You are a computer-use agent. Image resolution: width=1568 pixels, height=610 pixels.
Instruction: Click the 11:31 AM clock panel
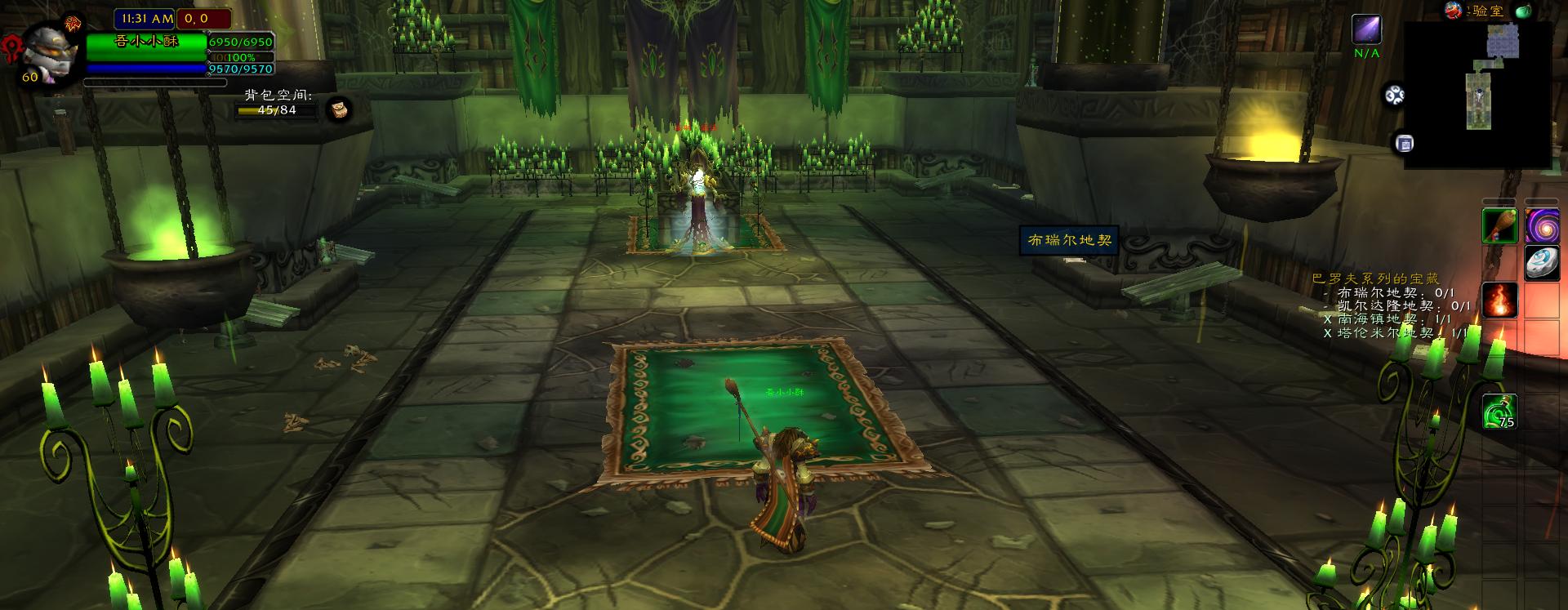pos(145,18)
